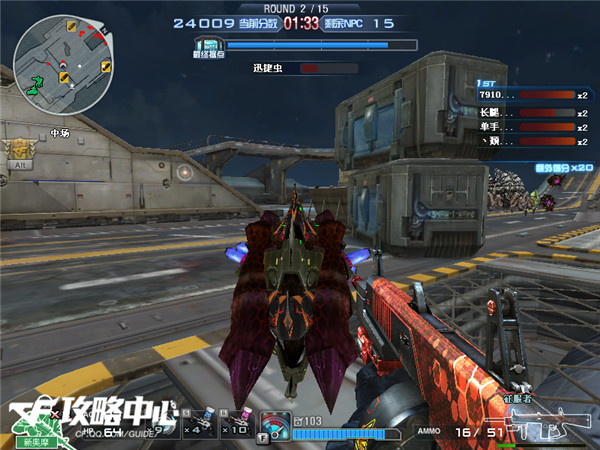Viewport: 600px width, 450px height.
Task: Select the 长腿 player row in the ranking
Action: click(529, 111)
